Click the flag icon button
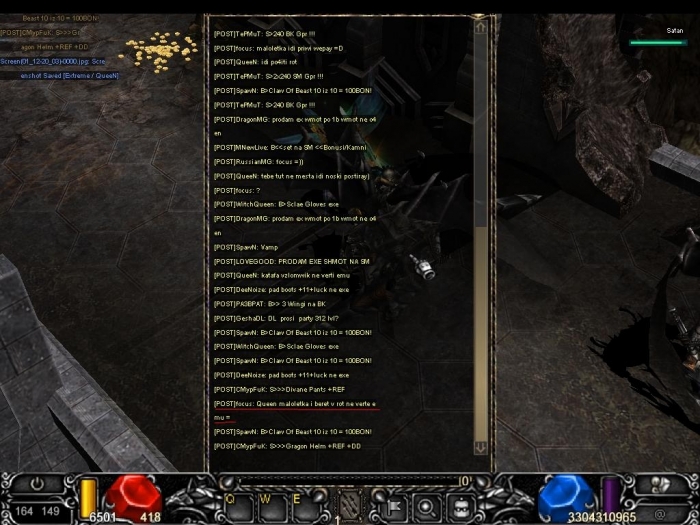The width and height of the screenshot is (700, 525). pyautogui.click(x=393, y=503)
